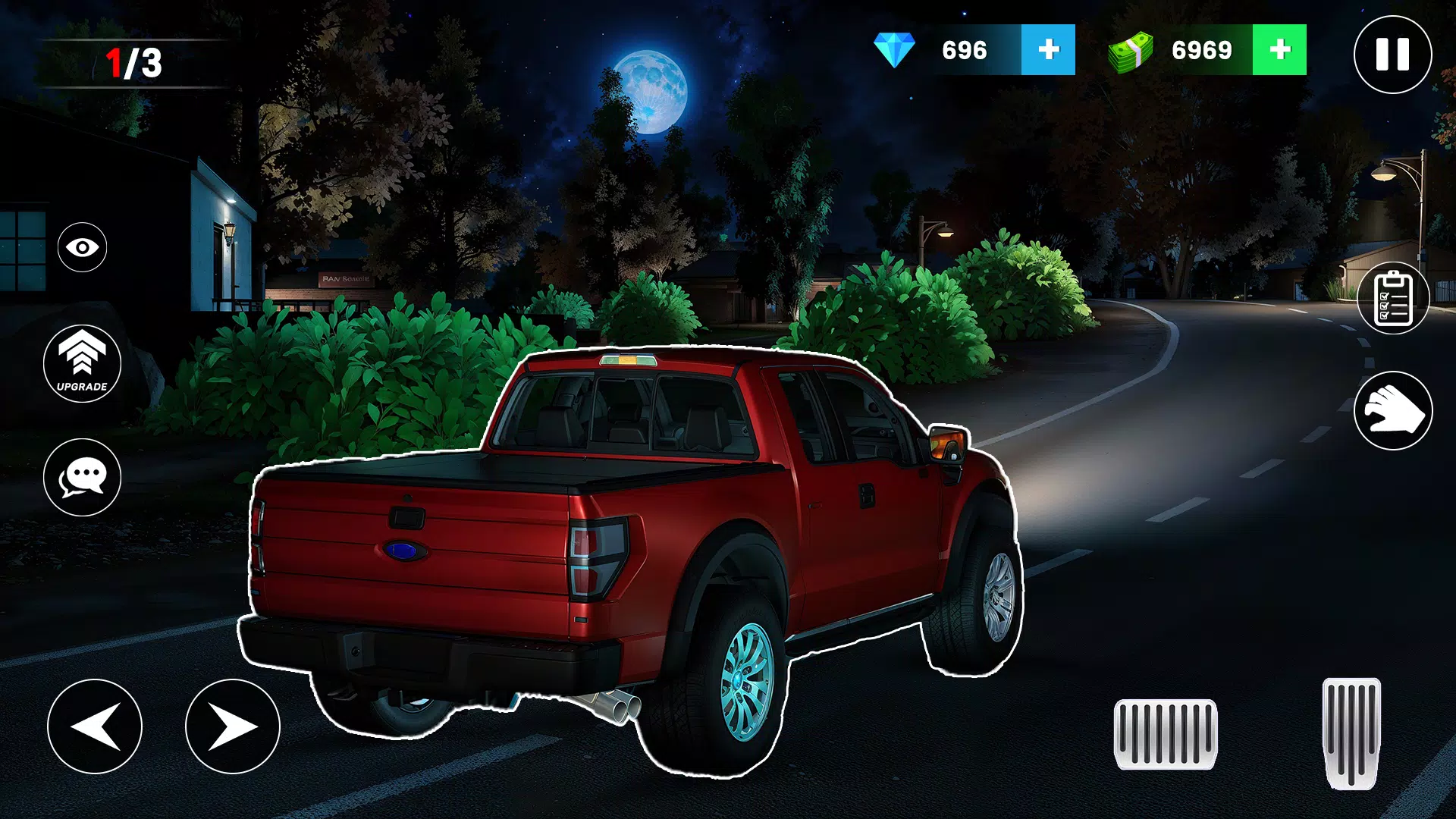The height and width of the screenshot is (819, 1456).
Task: Open the clipboard task checklist
Action: pos(1393,299)
